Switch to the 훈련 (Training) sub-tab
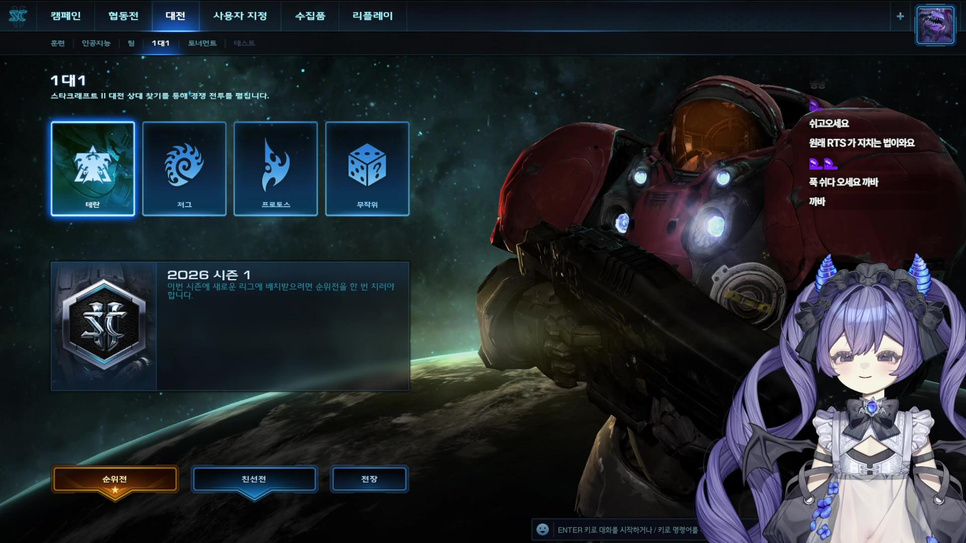Image resolution: width=966 pixels, height=543 pixels. click(x=58, y=44)
